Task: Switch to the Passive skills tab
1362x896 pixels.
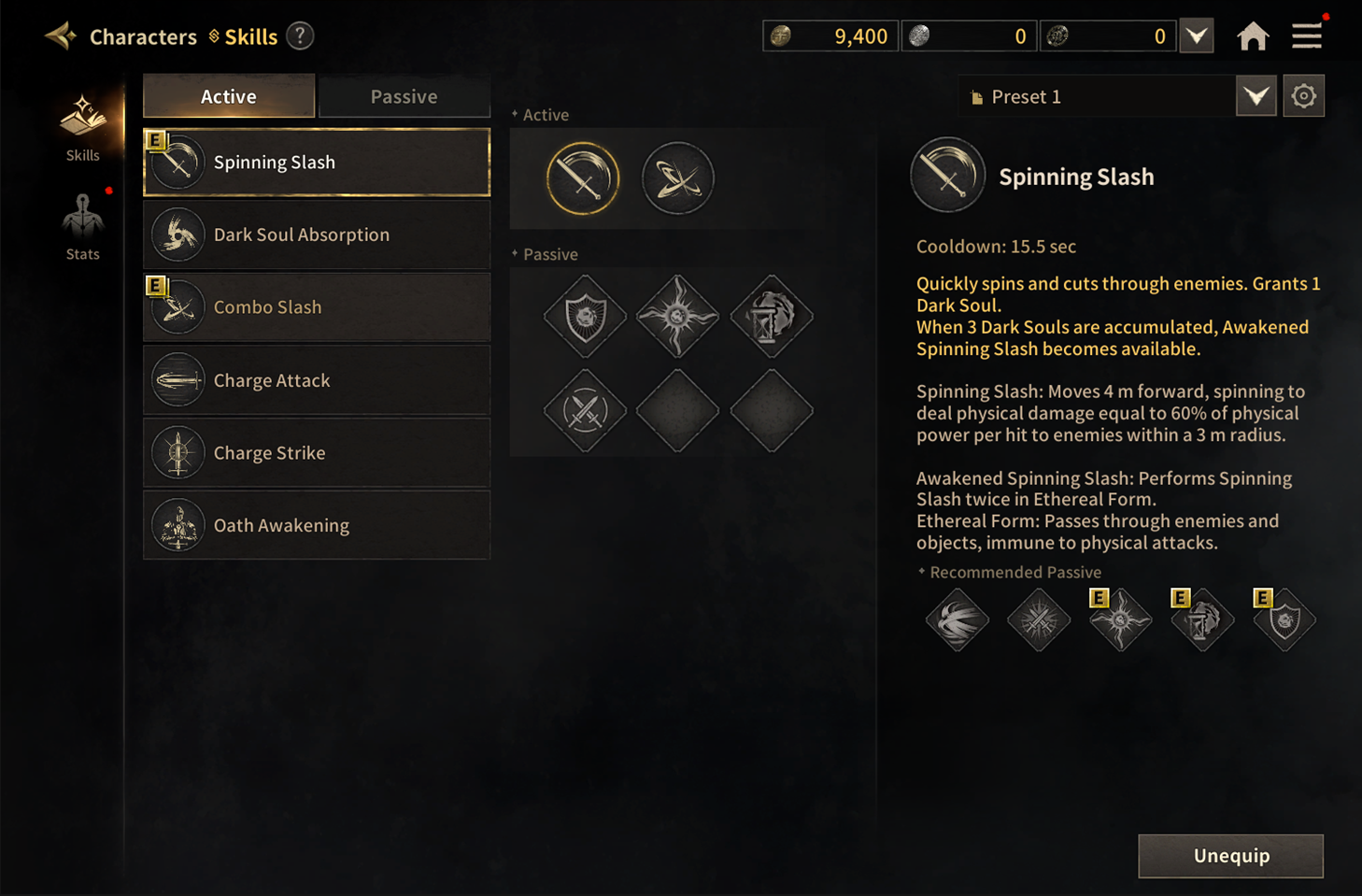Action: click(x=404, y=96)
